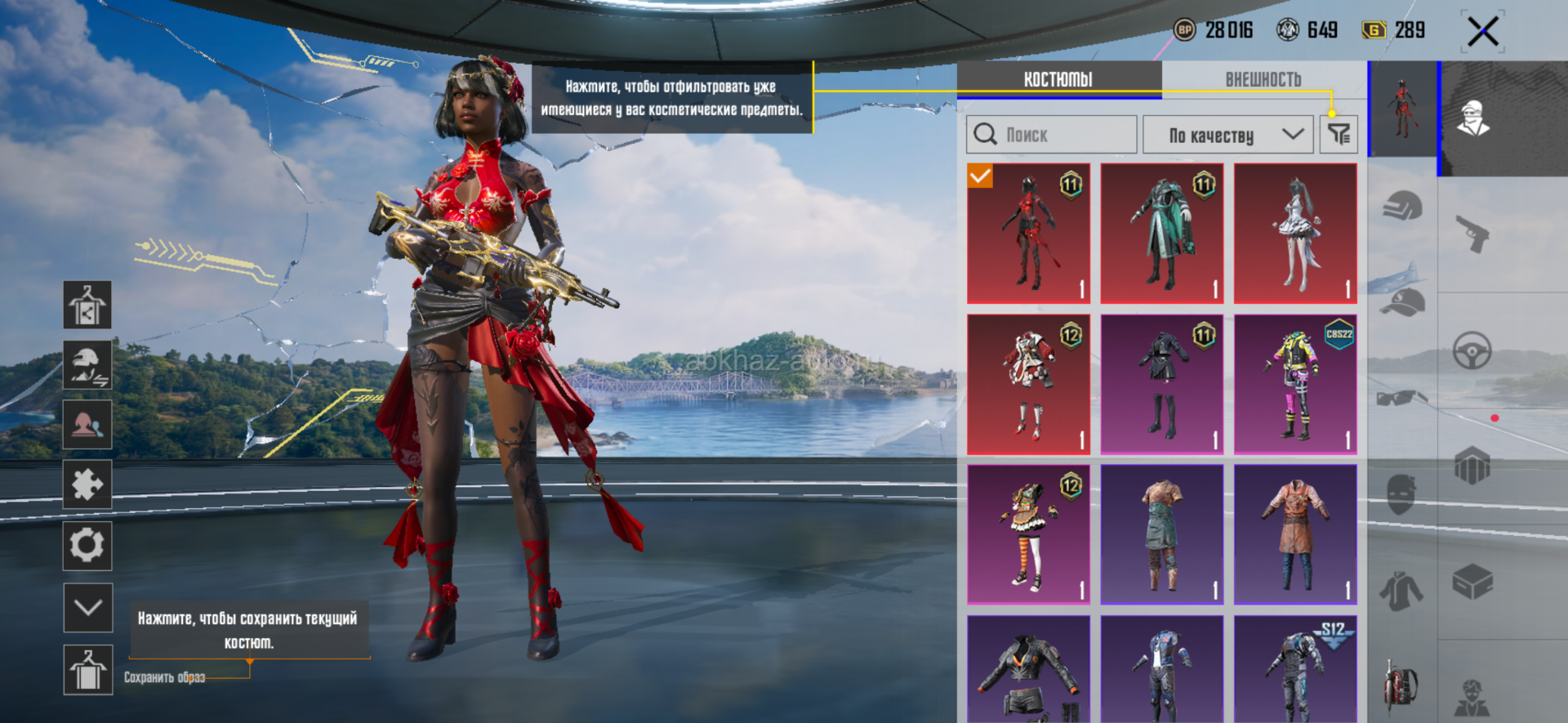Open the По качеству sort dropdown
Screen dimensions: 1568x723
click(x=1227, y=135)
